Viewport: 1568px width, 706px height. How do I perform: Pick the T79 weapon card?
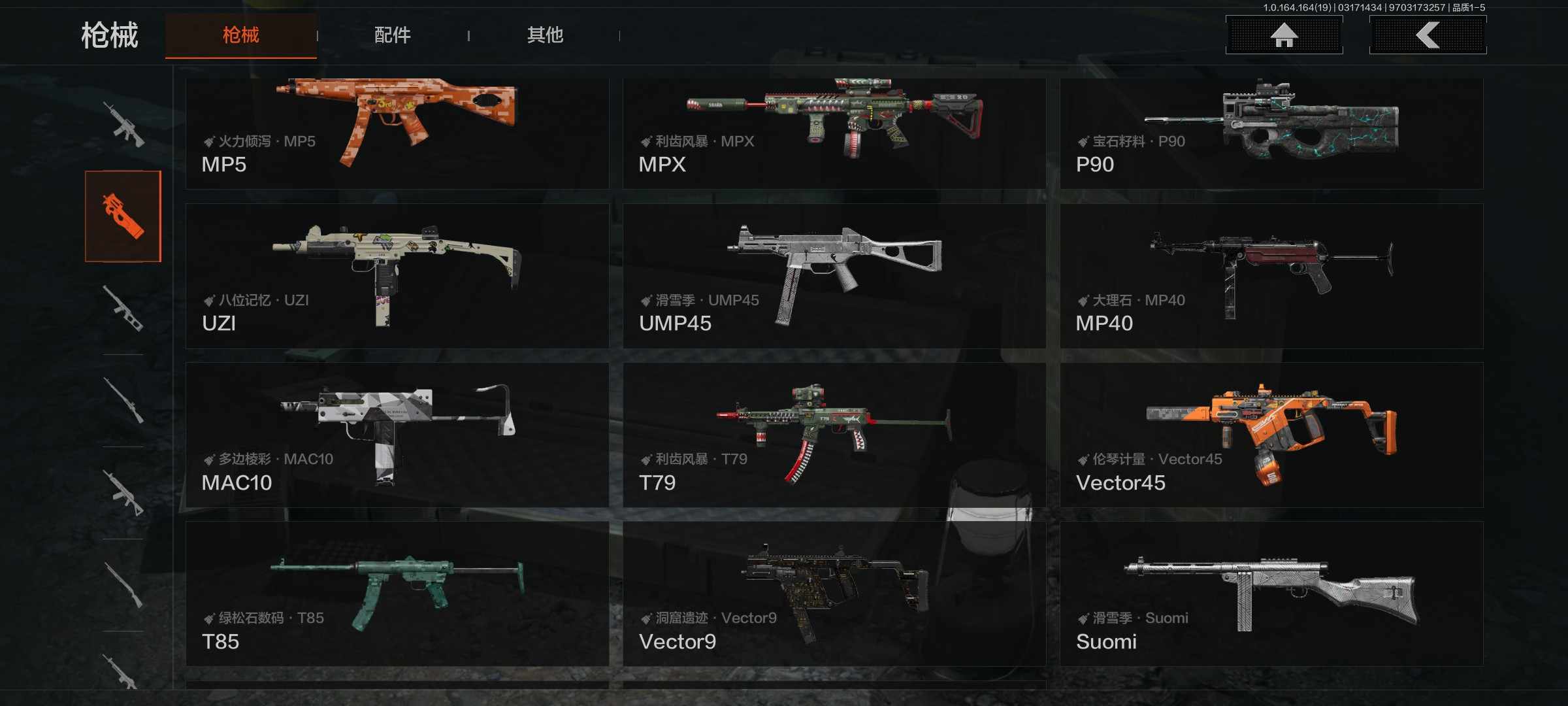(834, 435)
